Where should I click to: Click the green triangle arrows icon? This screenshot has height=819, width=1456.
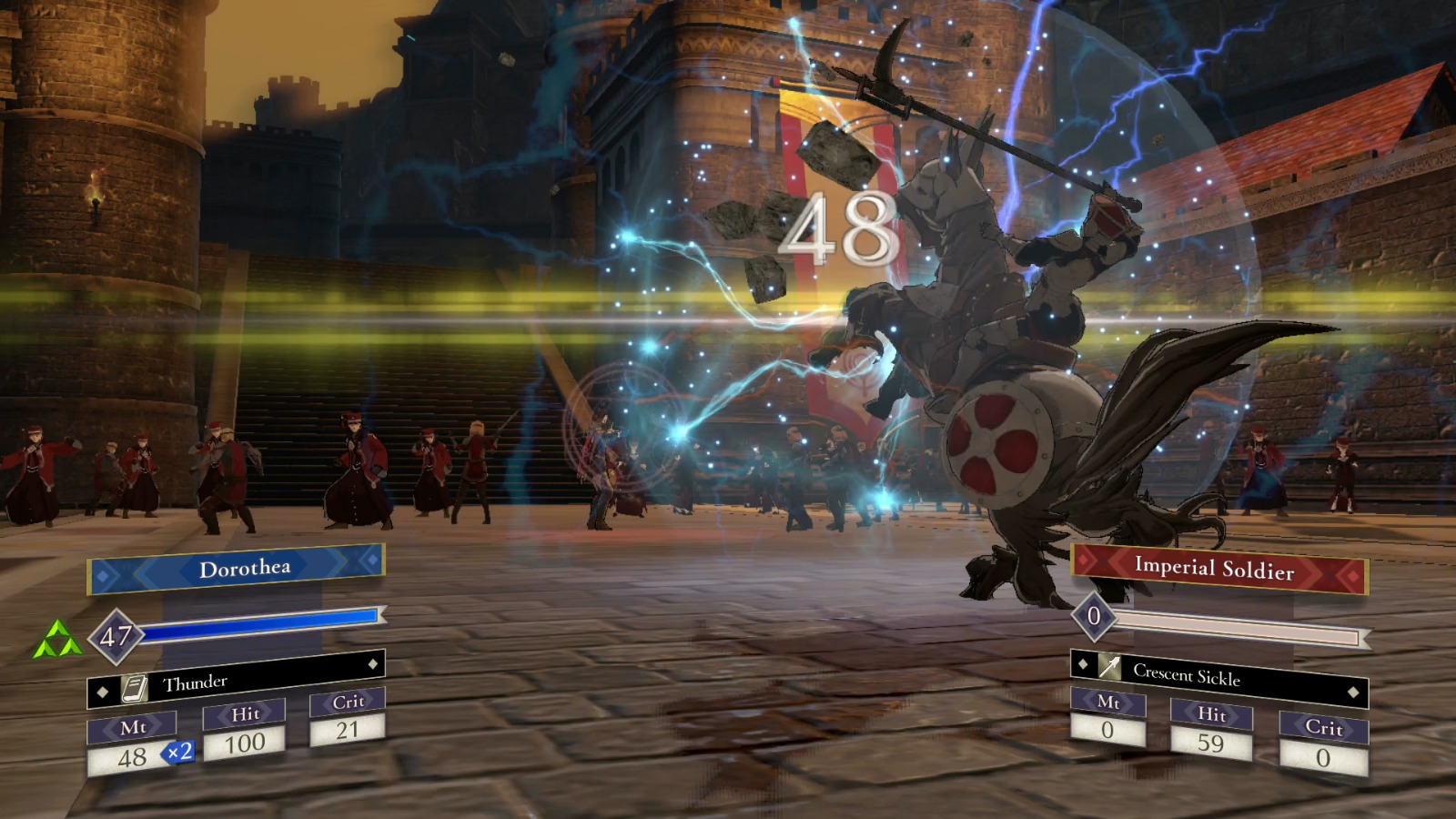(x=56, y=640)
